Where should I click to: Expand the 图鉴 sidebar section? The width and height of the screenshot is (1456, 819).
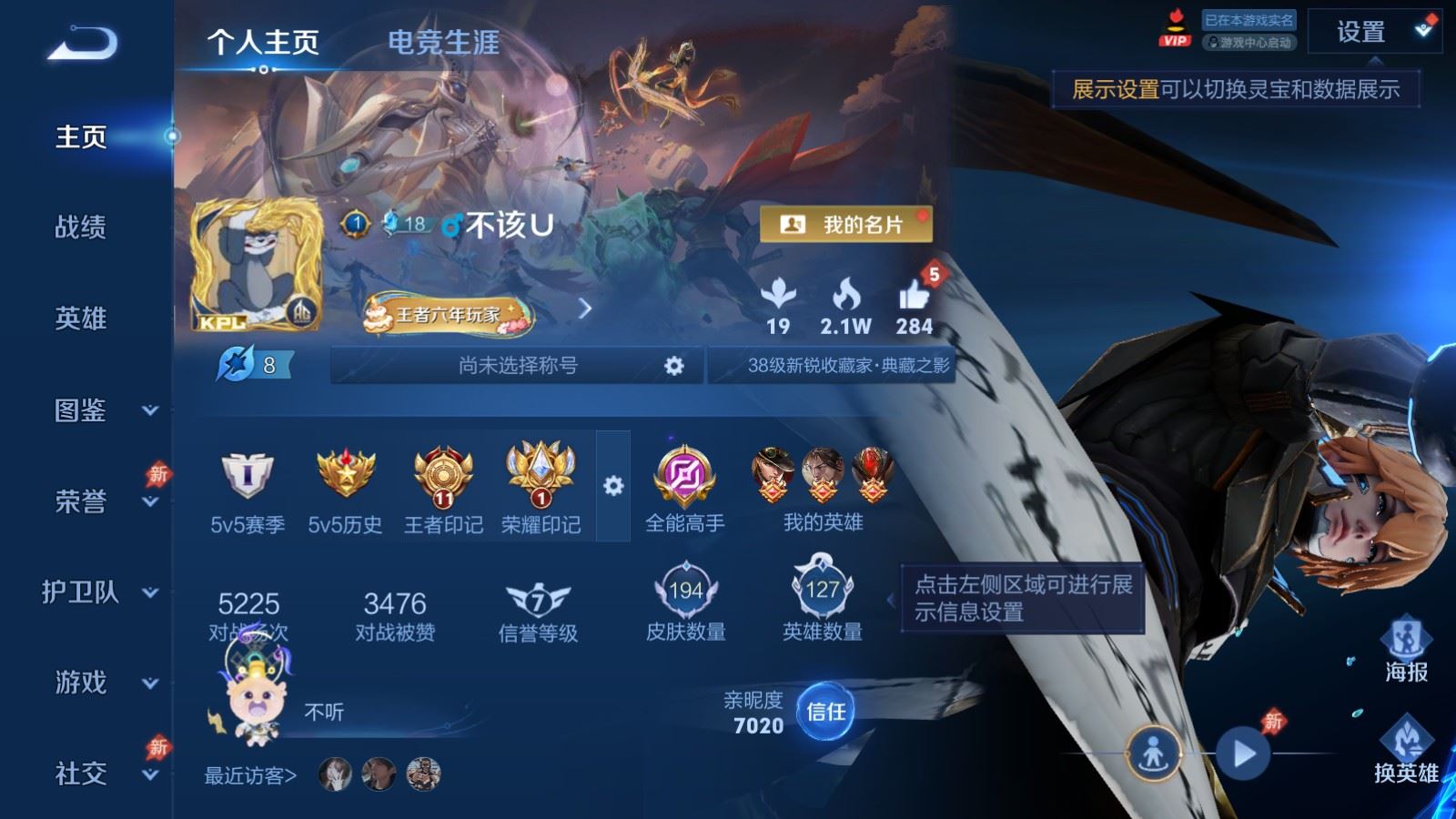(x=80, y=412)
